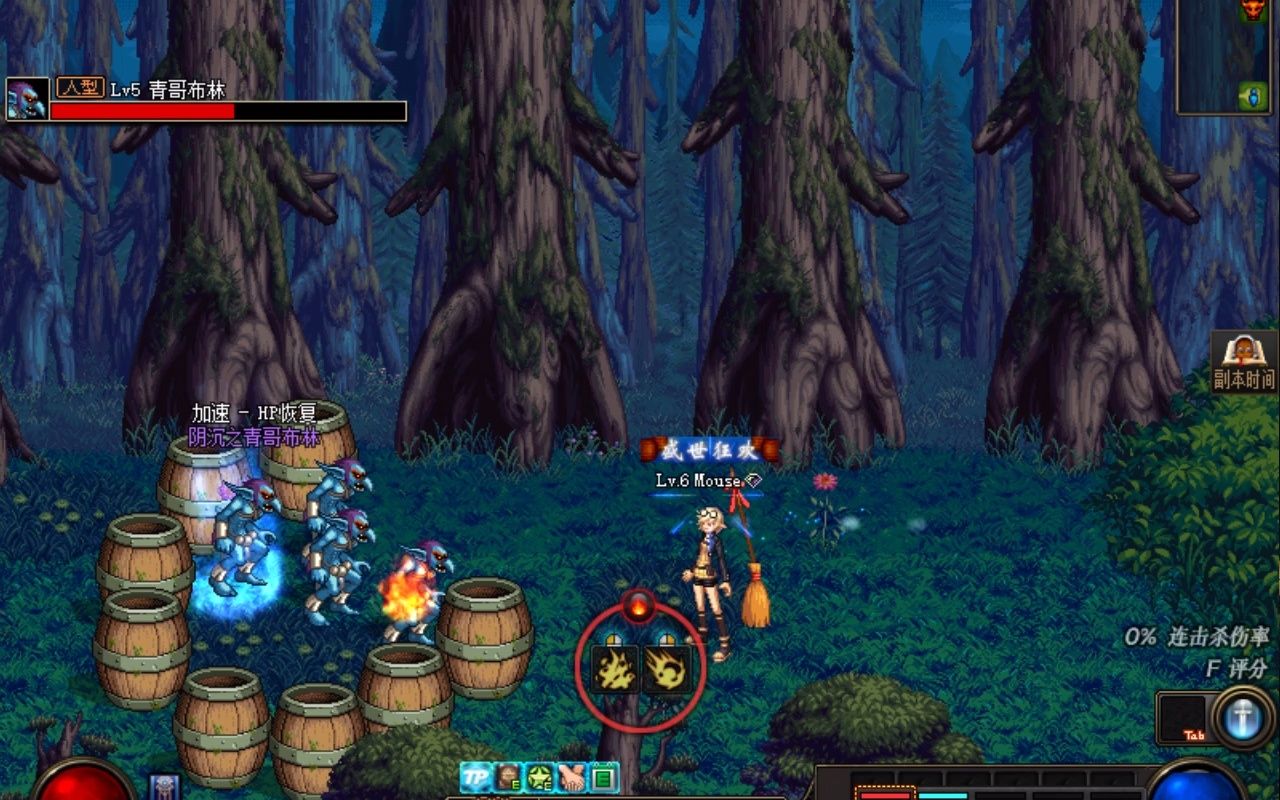Open the TP skill button
Viewport: 1280px width, 800px height.
(476, 777)
